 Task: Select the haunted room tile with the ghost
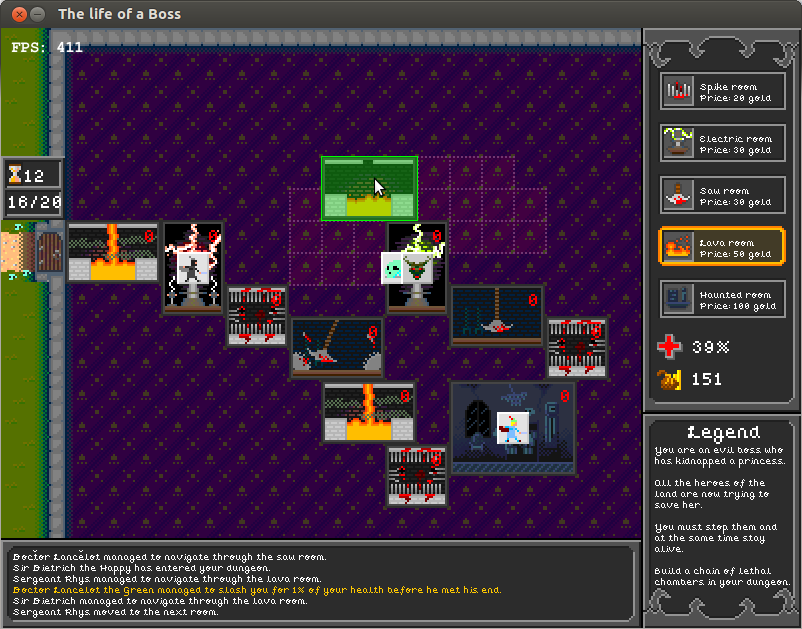coord(513,427)
